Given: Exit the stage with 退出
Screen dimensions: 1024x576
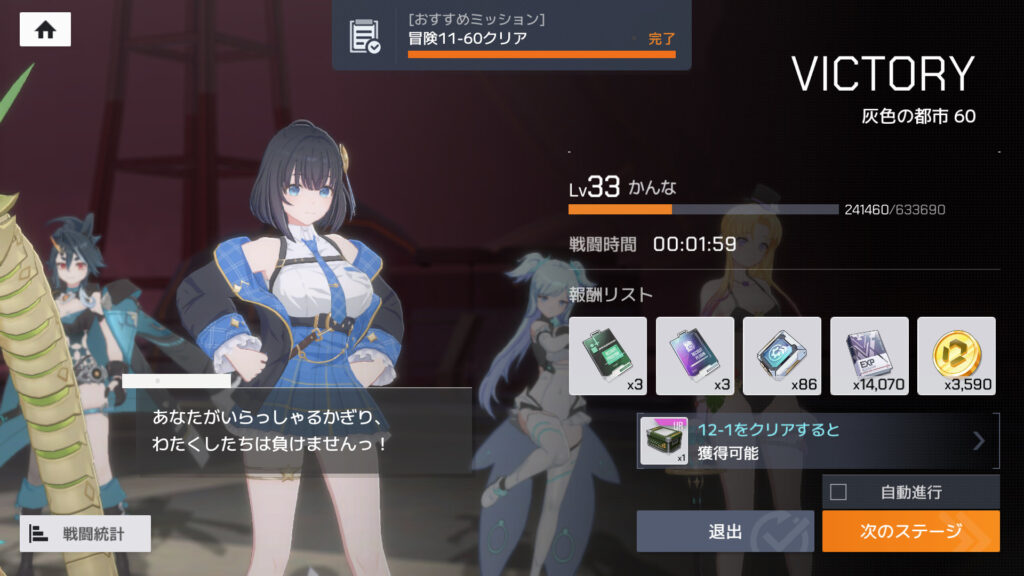Looking at the screenshot, I should pos(726,531).
